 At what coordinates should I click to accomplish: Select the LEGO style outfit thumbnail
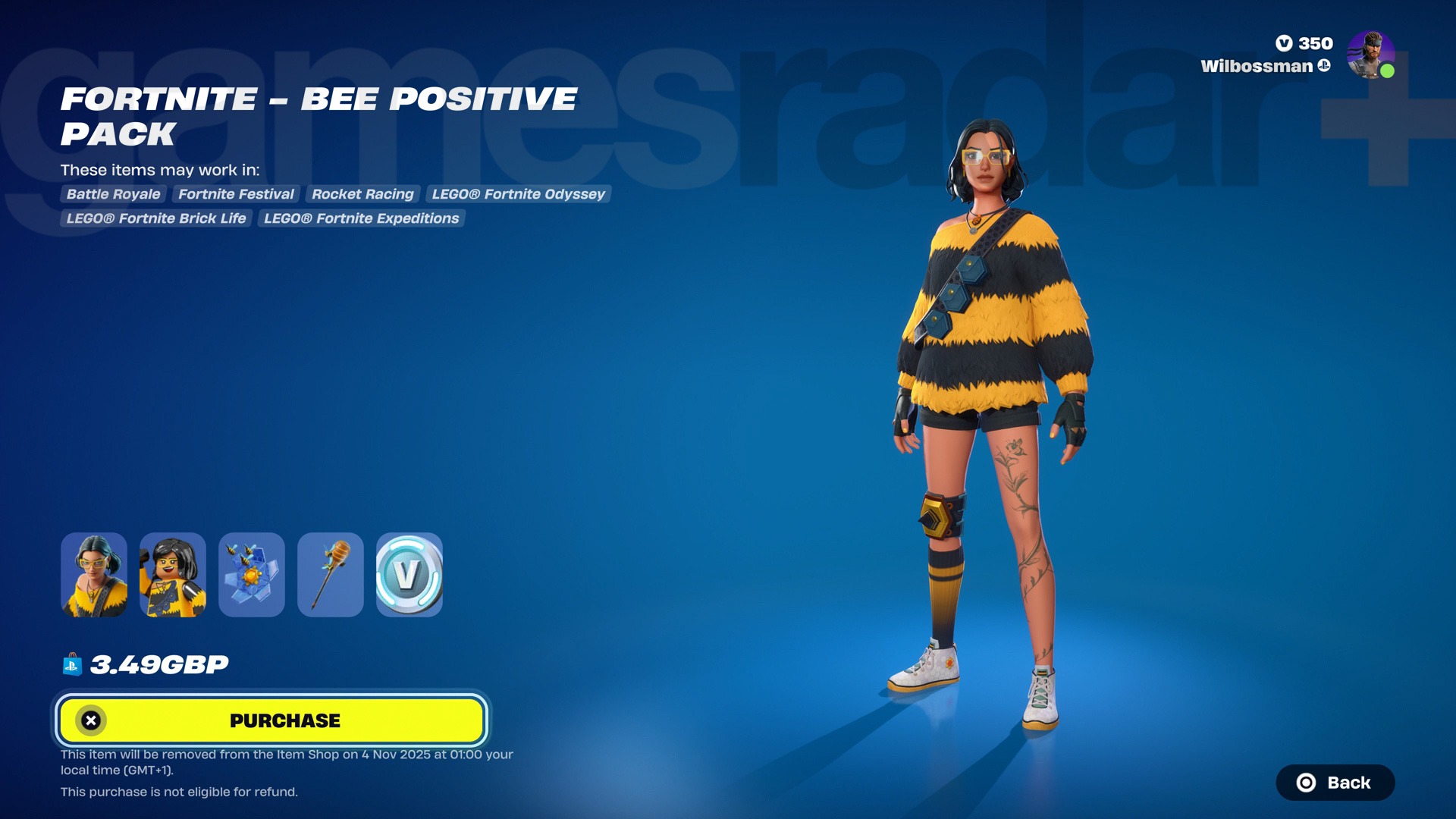173,575
